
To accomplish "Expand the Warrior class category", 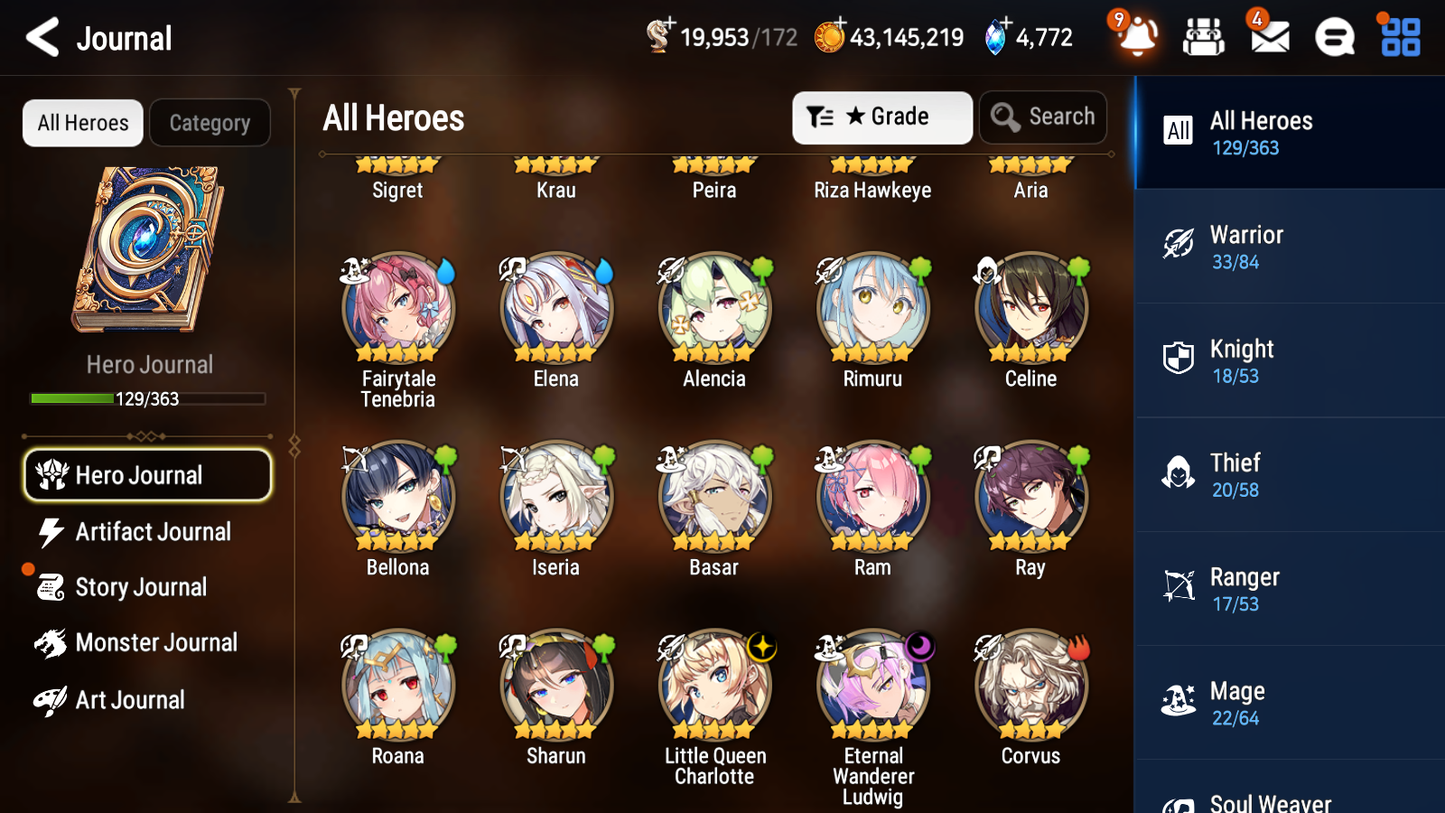I will click(1289, 246).
